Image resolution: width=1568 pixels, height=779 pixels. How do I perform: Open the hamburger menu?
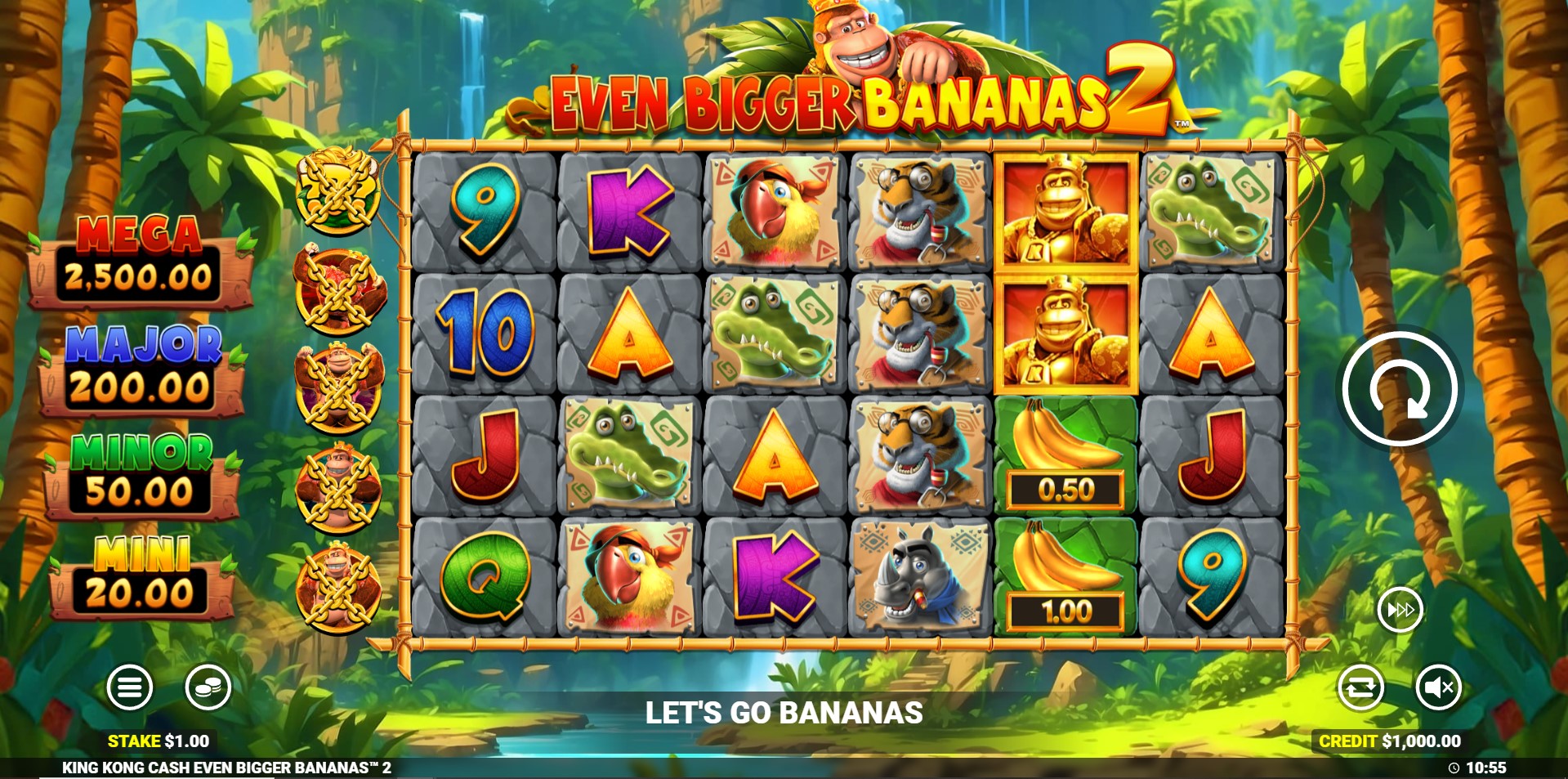tap(131, 687)
